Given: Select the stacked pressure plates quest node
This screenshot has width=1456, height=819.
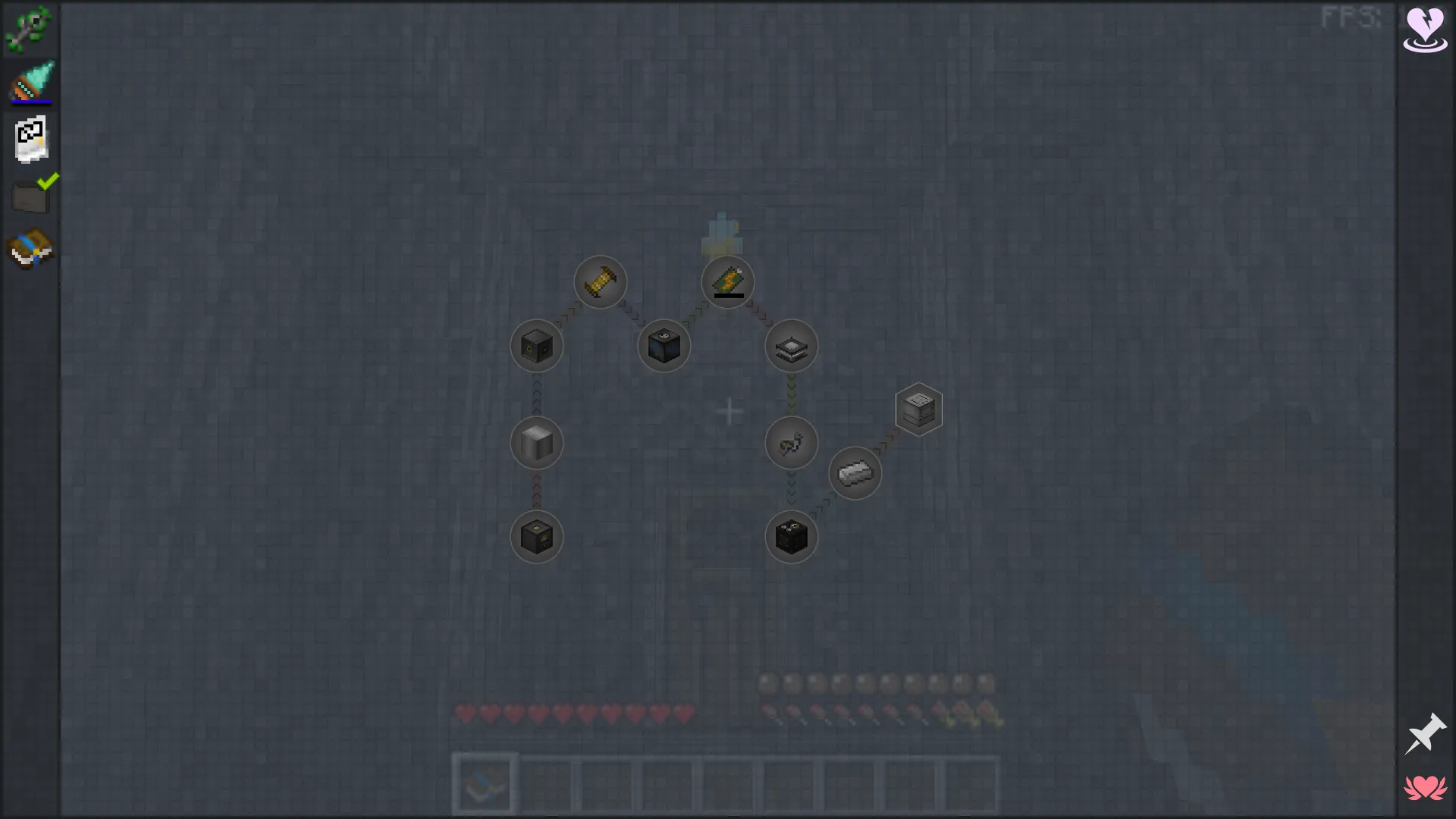Looking at the screenshot, I should [x=791, y=346].
